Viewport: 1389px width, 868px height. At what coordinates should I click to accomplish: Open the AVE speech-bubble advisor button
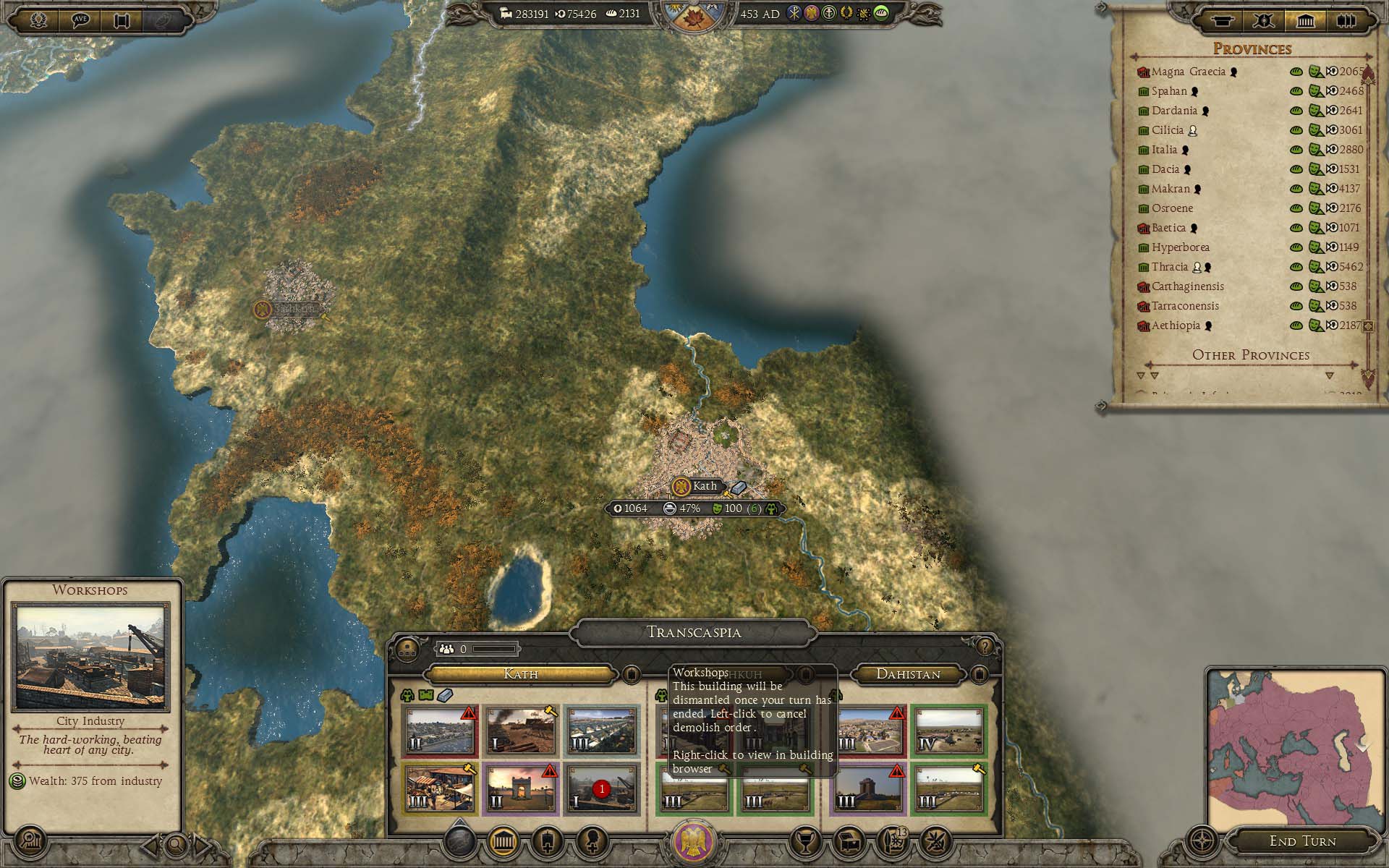click(x=80, y=20)
